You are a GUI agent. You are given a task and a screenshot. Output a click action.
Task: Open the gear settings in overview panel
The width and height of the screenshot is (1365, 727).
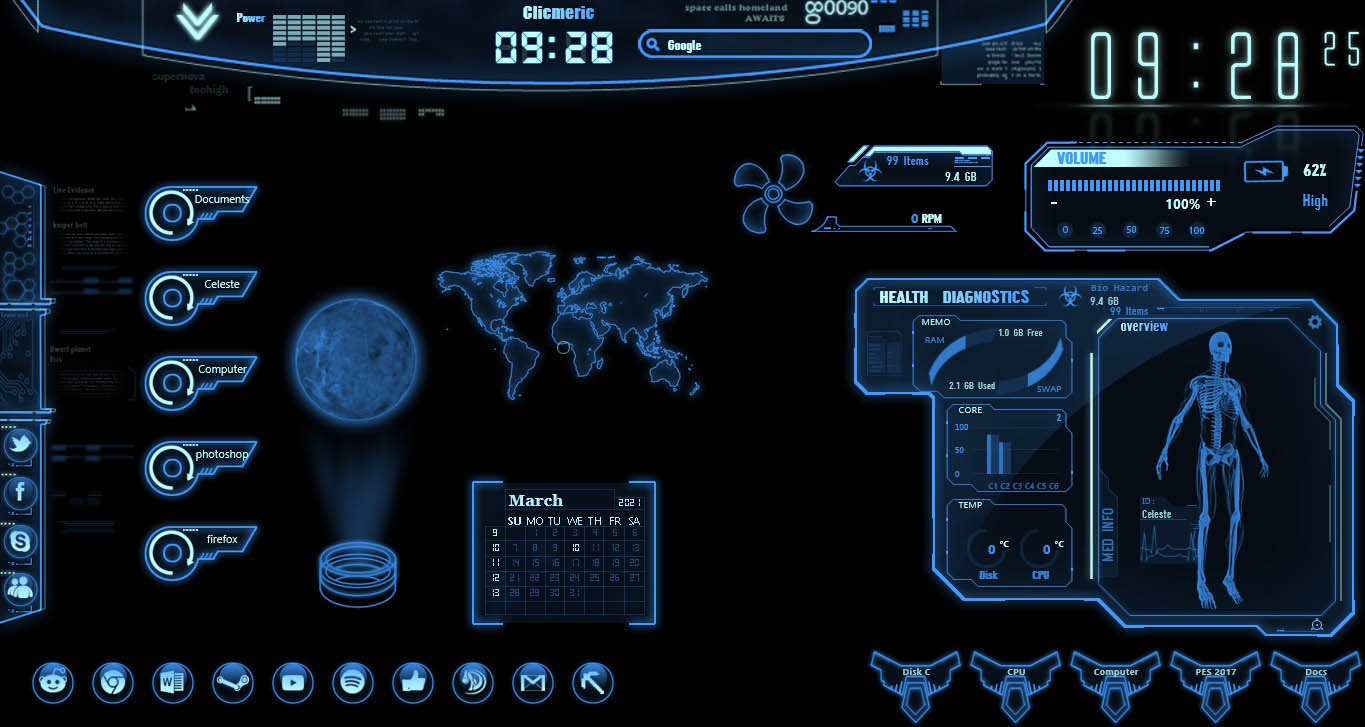[1315, 321]
